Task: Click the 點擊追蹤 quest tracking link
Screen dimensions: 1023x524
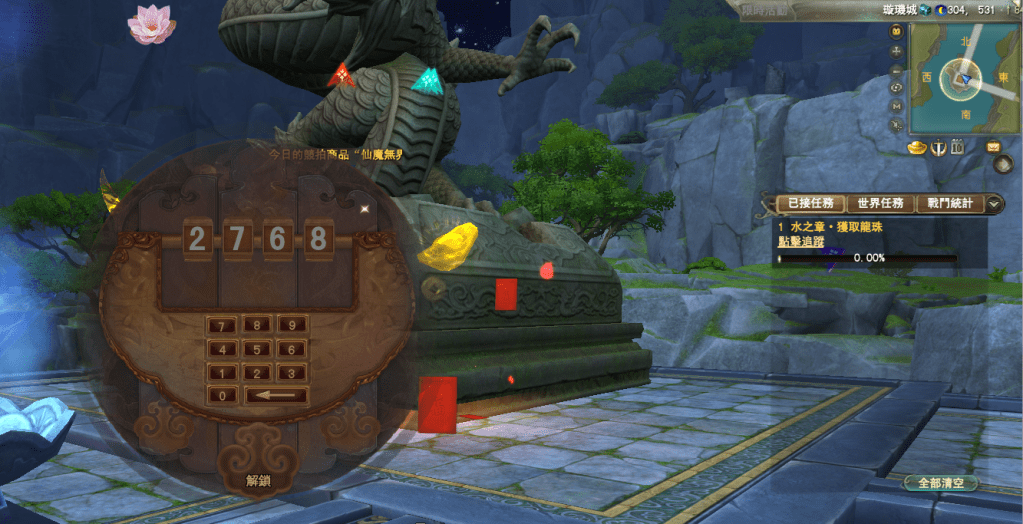Action: pos(800,242)
